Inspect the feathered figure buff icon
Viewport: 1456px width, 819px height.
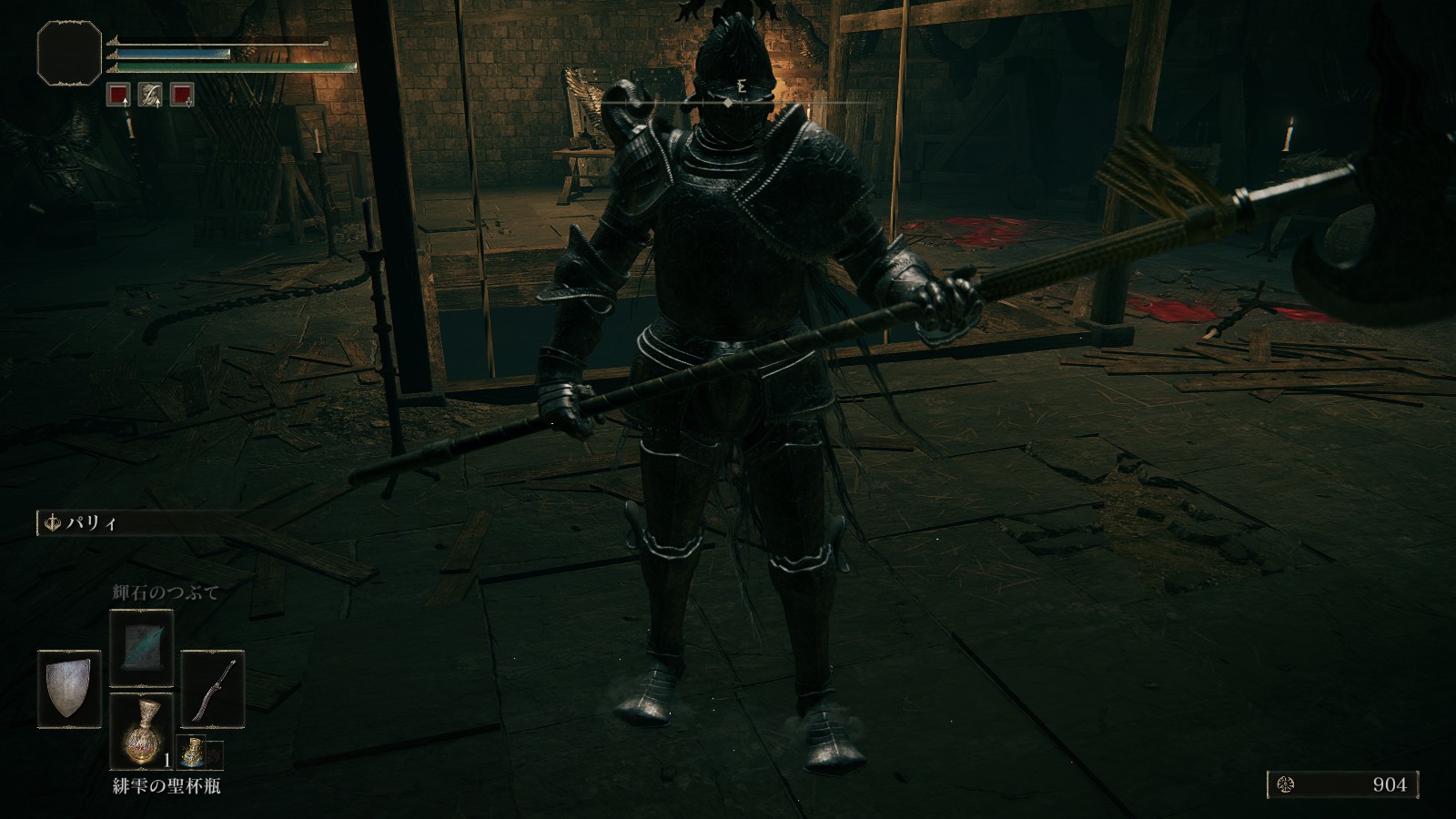[x=150, y=95]
